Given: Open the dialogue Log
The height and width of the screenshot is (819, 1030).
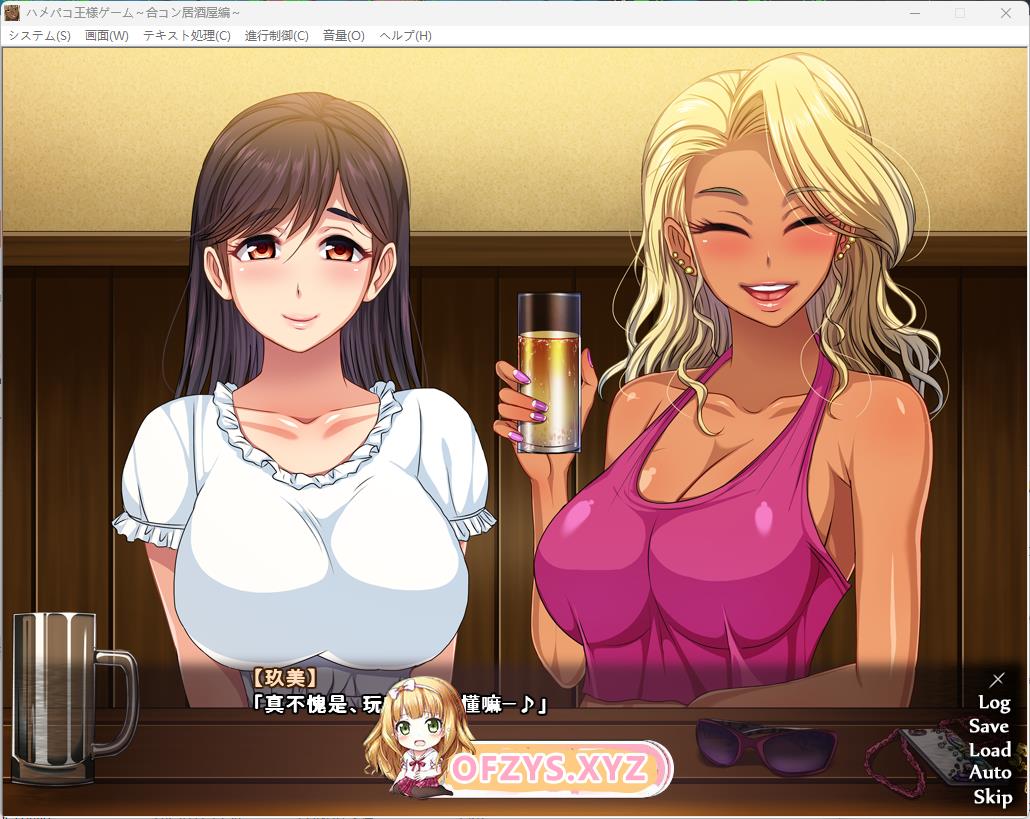Looking at the screenshot, I should click(x=994, y=703).
